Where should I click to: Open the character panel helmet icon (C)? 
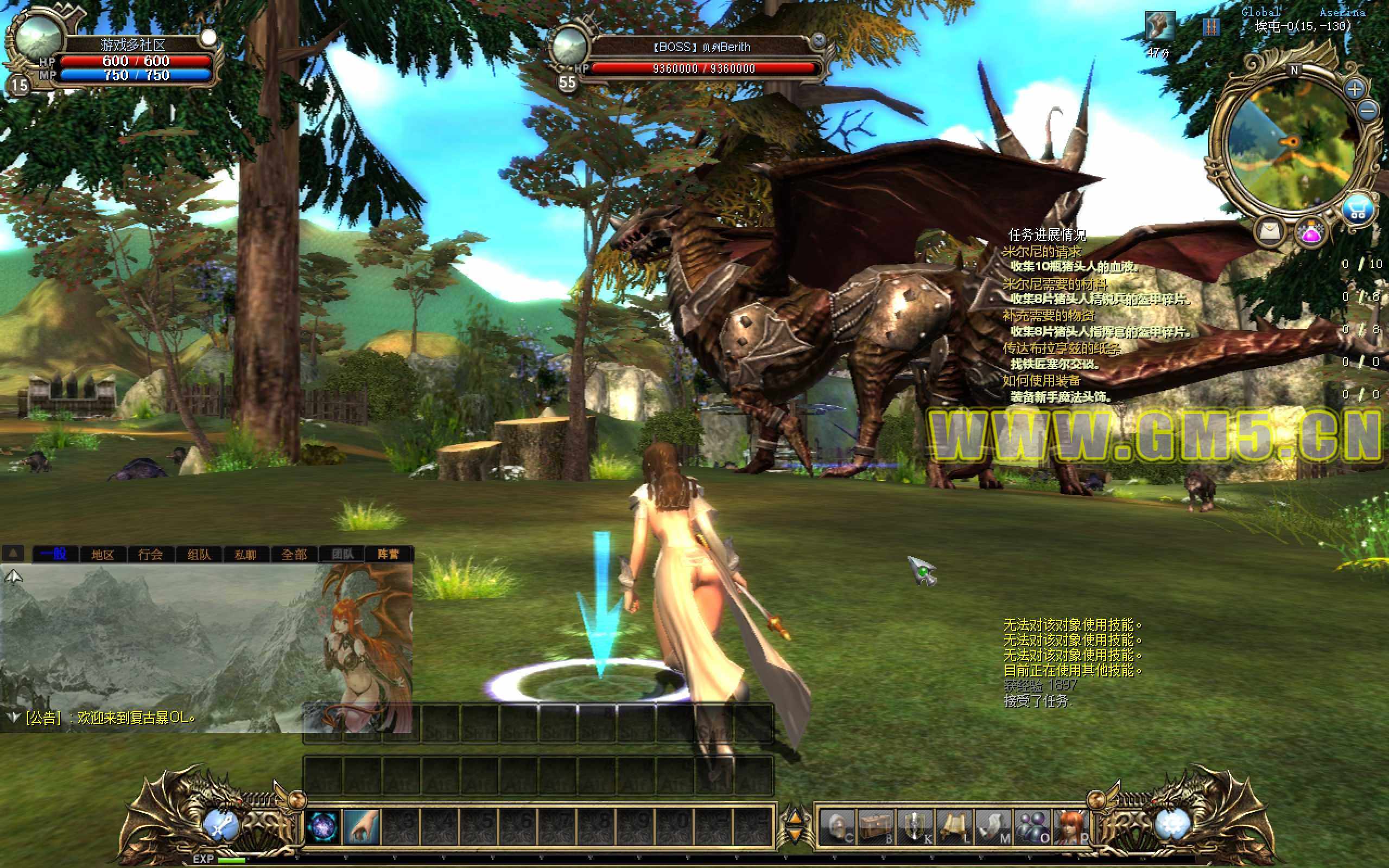click(837, 828)
